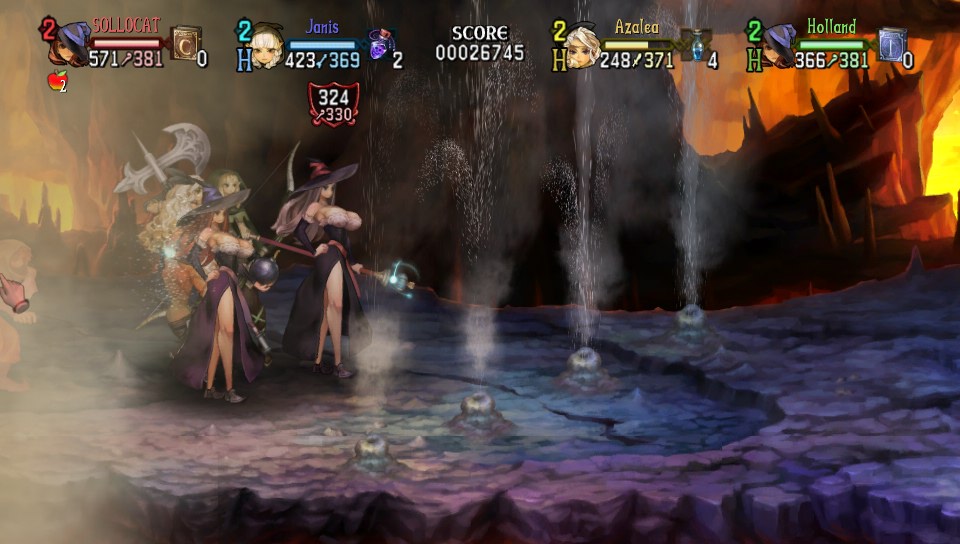Image resolution: width=960 pixels, height=544 pixels.
Task: Click Holland's blue spellbook item icon
Action: pos(892,45)
